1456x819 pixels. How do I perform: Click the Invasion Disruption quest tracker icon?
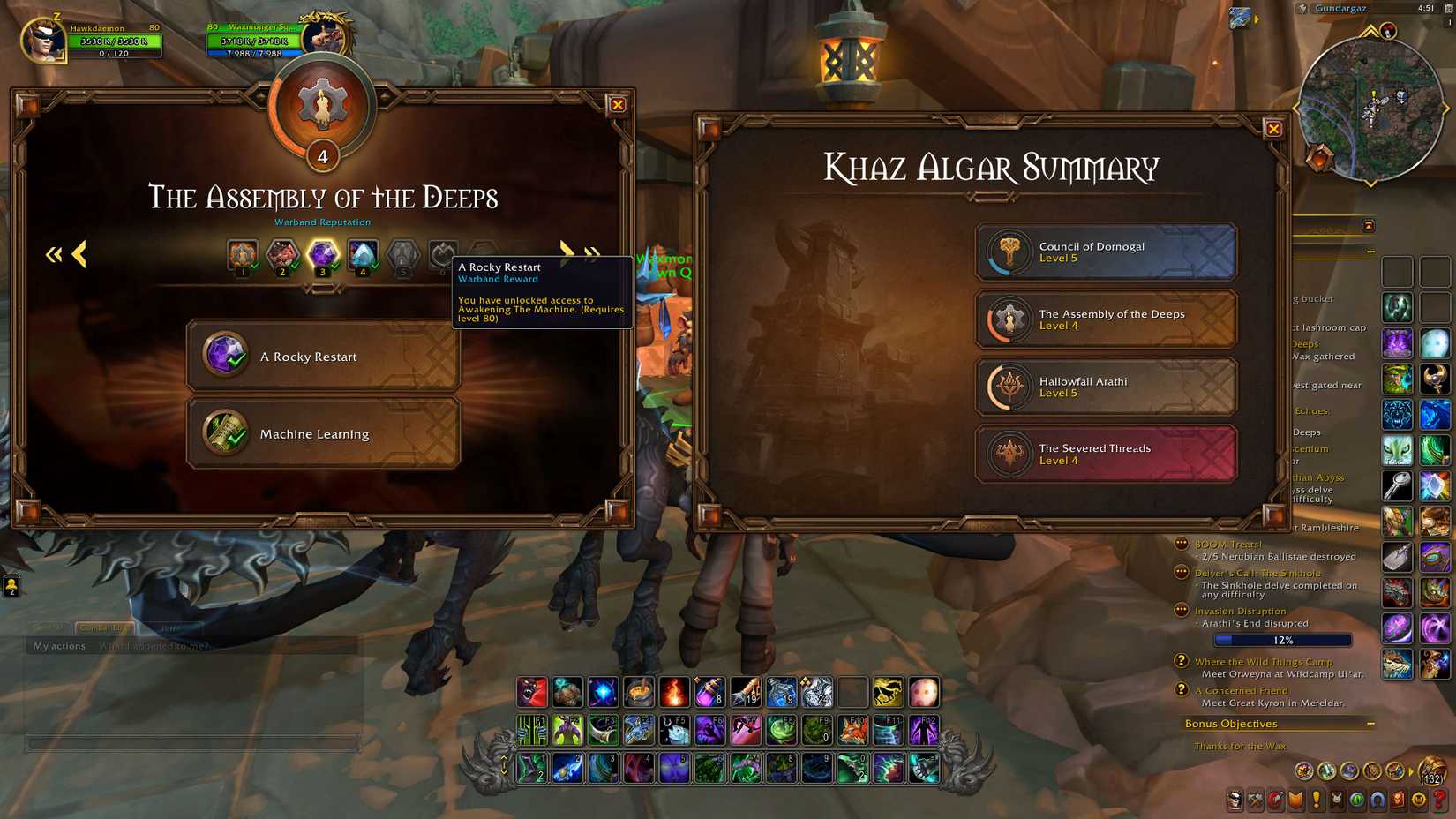(1182, 611)
